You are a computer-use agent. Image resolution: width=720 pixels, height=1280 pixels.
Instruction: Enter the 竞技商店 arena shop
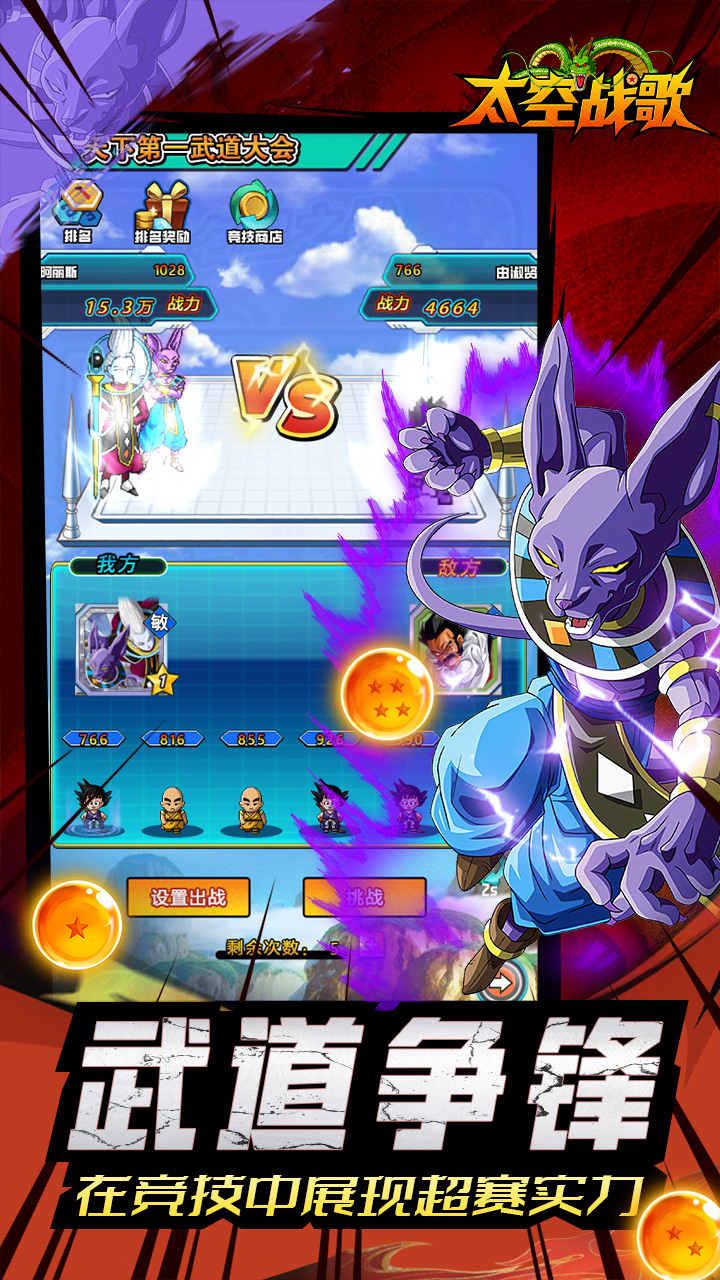(254, 214)
